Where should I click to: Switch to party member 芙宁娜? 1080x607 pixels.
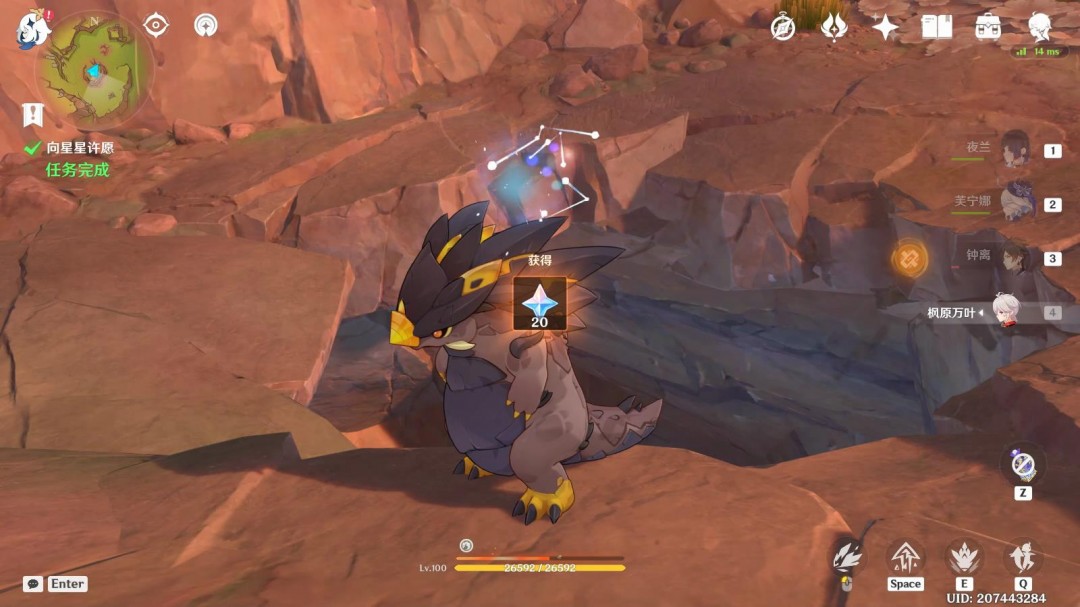tap(1014, 203)
